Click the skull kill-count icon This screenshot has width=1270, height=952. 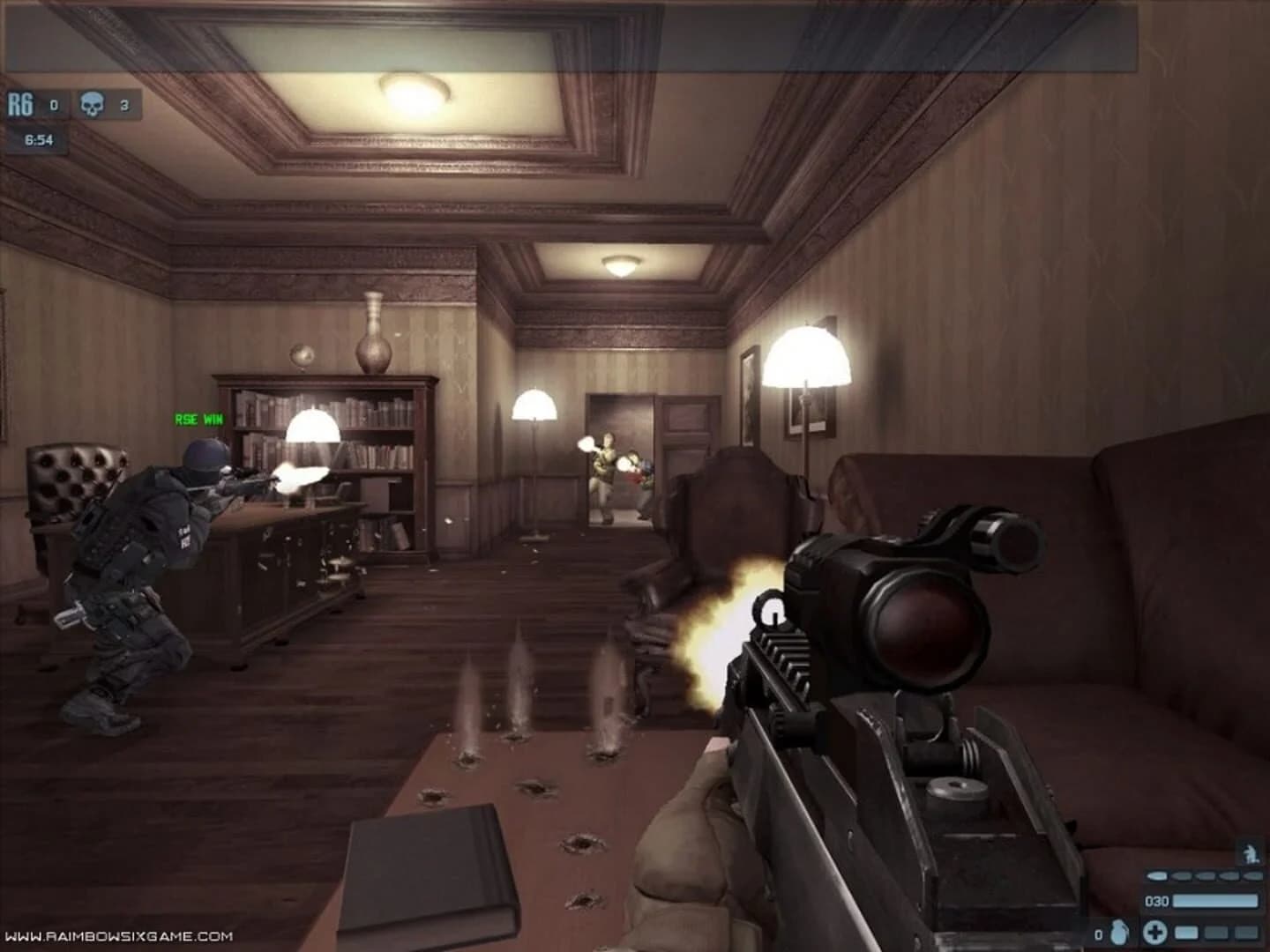click(x=92, y=102)
